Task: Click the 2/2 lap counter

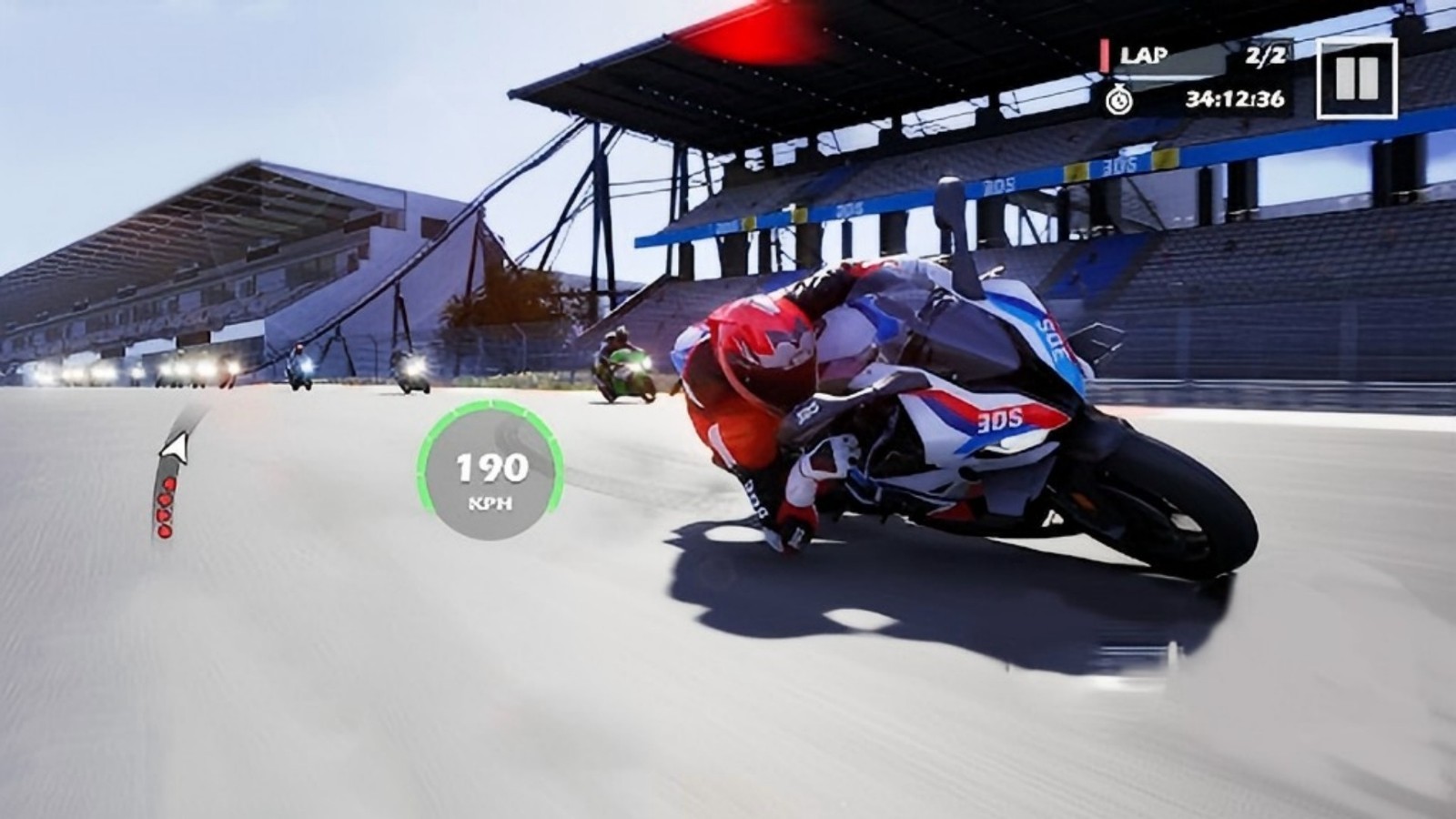Action: point(1266,55)
